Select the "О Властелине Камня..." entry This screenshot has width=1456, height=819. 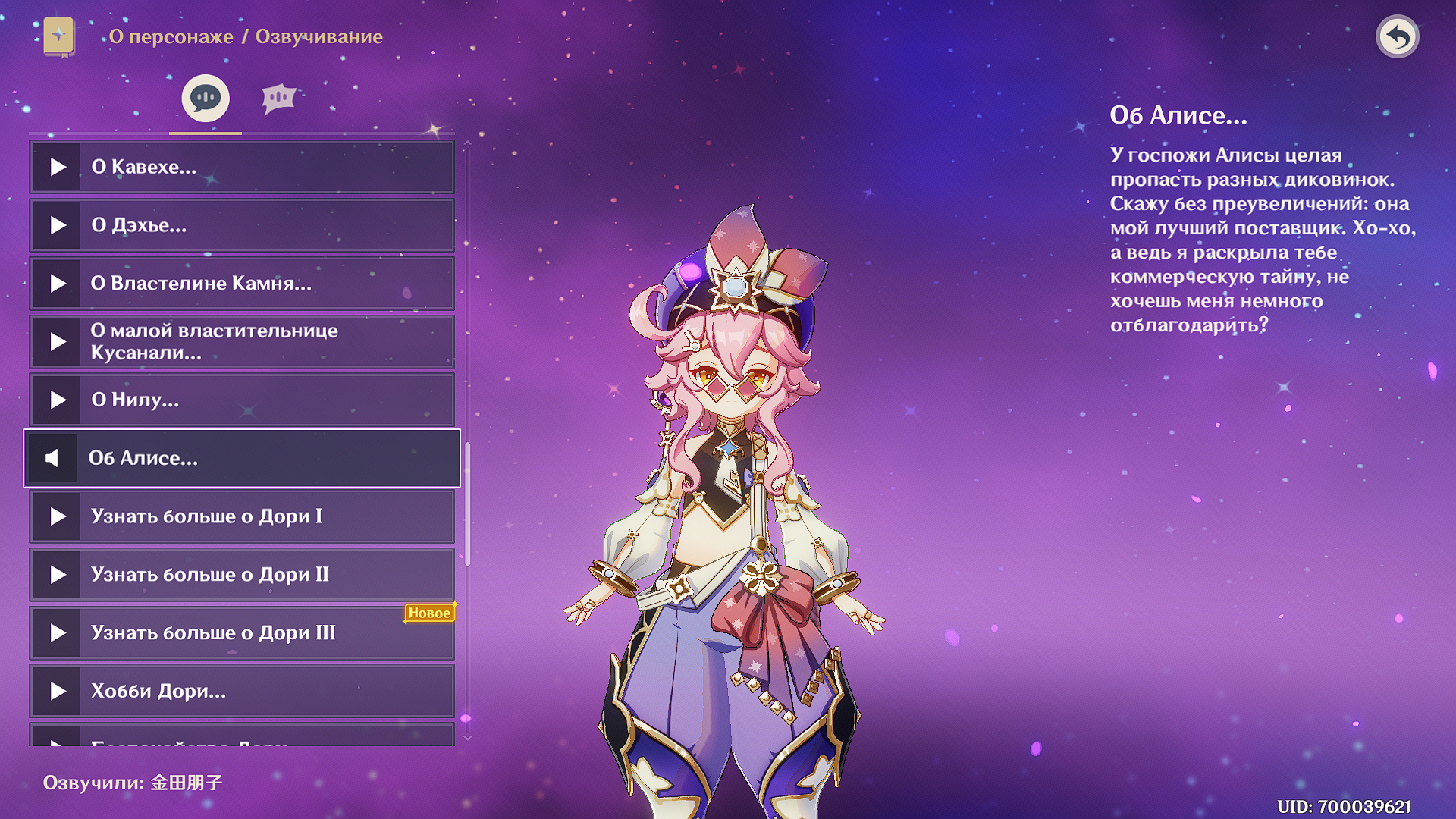point(243,284)
